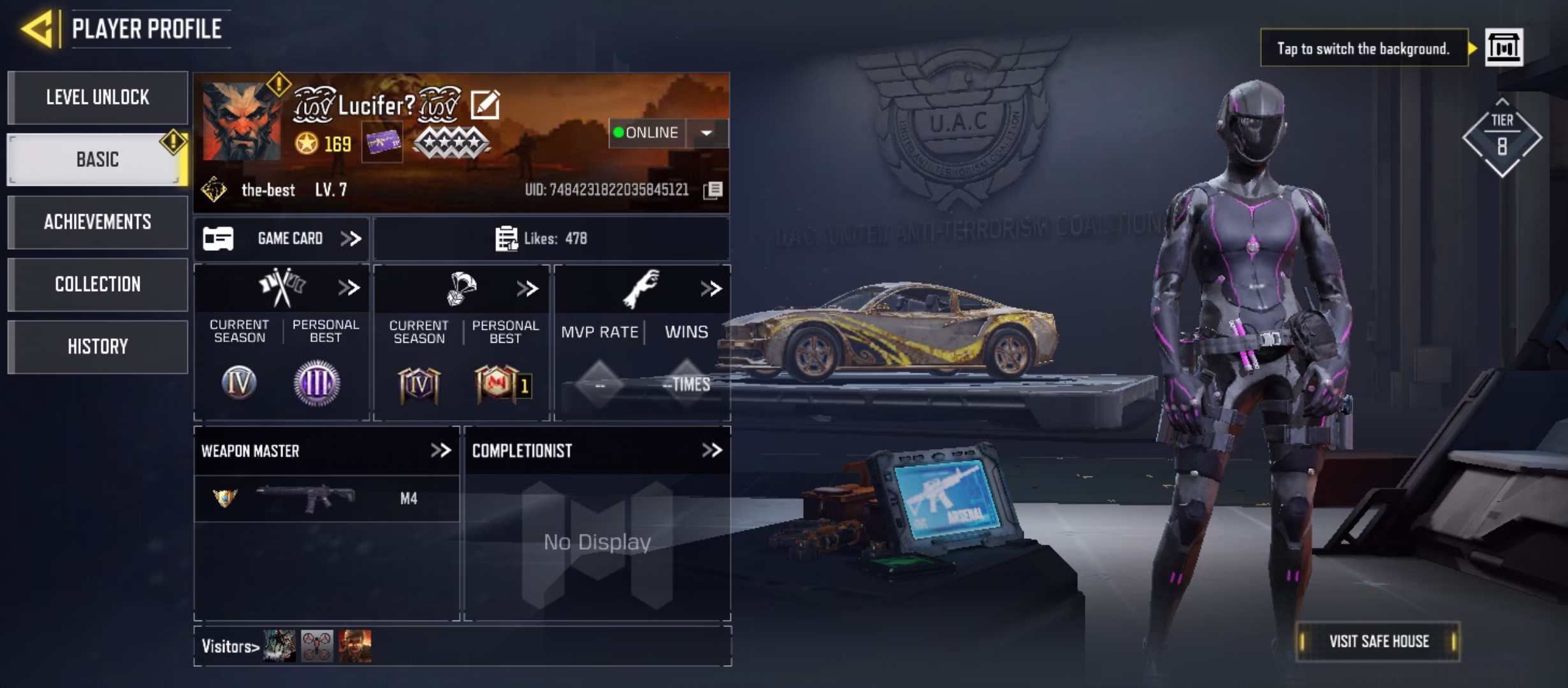Show the History tab
This screenshot has width=1568, height=688.
98,347
